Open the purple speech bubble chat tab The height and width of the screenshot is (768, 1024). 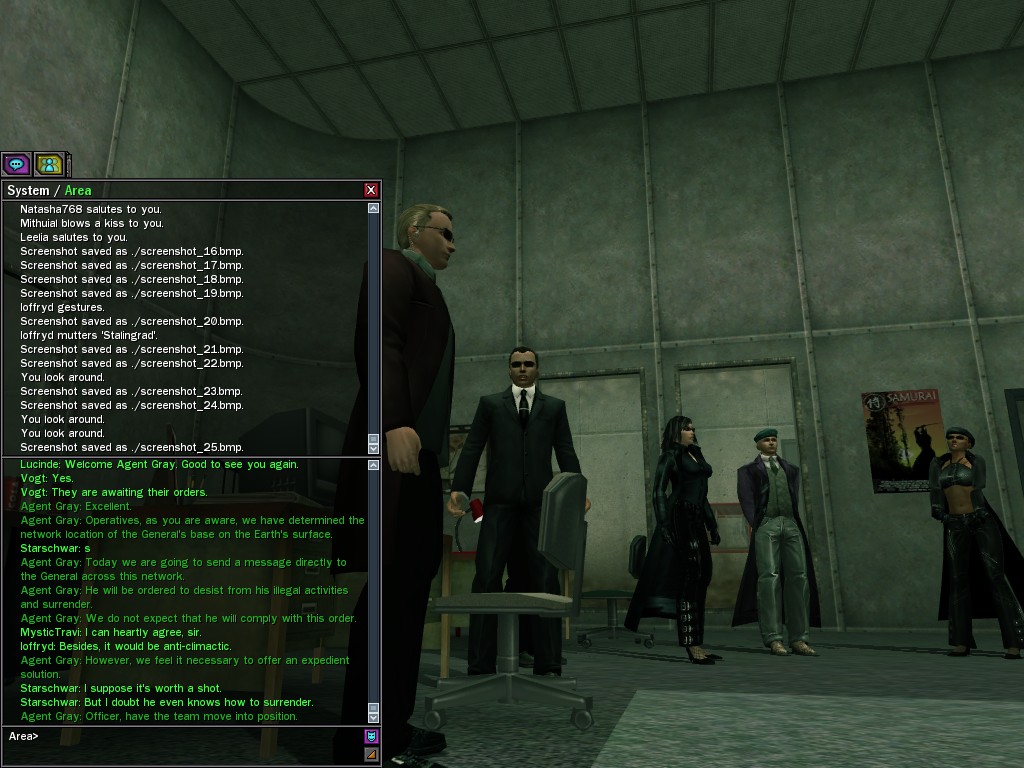[16, 164]
